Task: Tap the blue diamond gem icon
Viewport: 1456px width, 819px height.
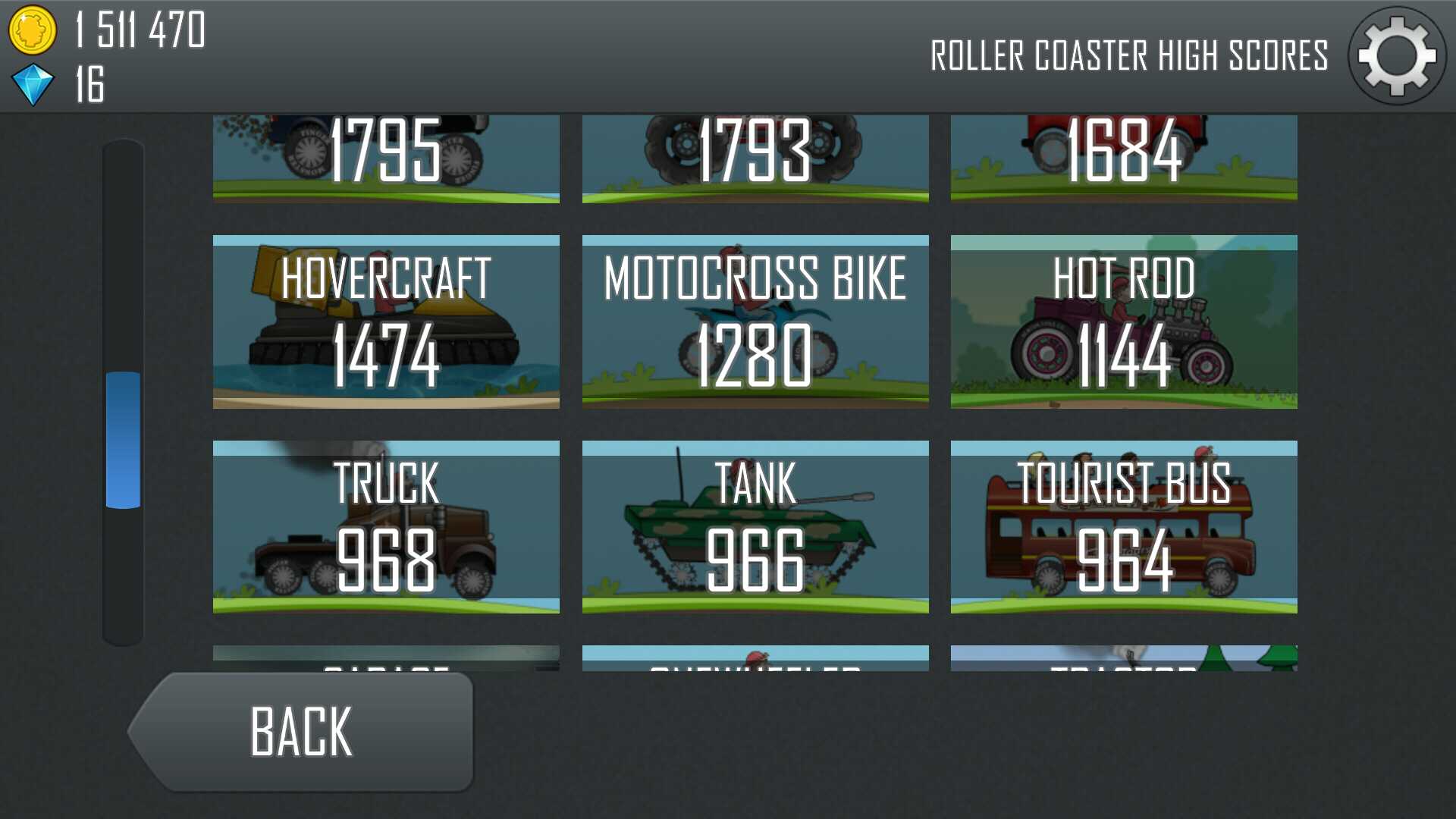Action: (x=33, y=84)
